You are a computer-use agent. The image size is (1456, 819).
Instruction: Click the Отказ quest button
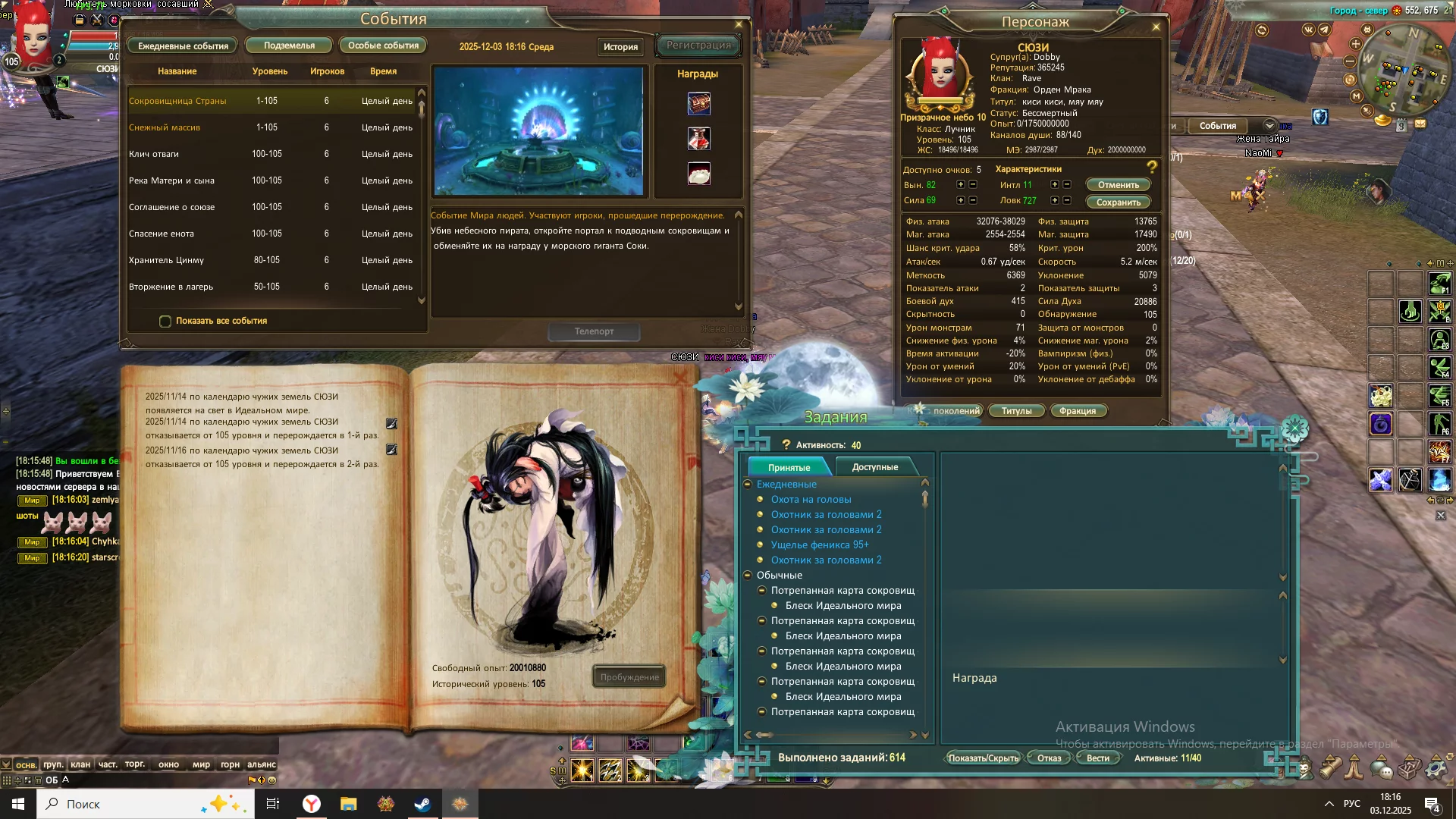(1049, 758)
